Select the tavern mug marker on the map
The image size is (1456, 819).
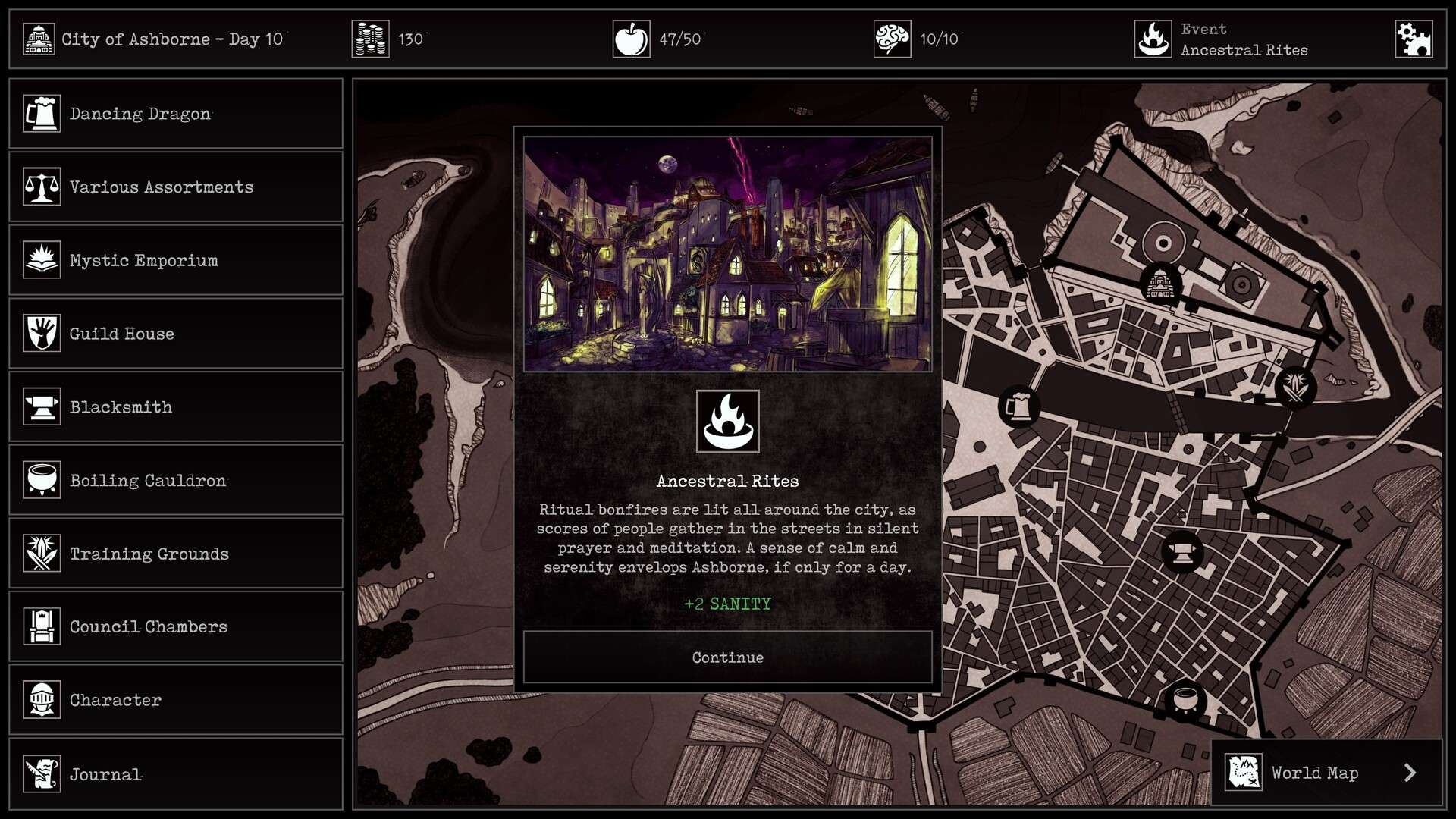(1018, 406)
